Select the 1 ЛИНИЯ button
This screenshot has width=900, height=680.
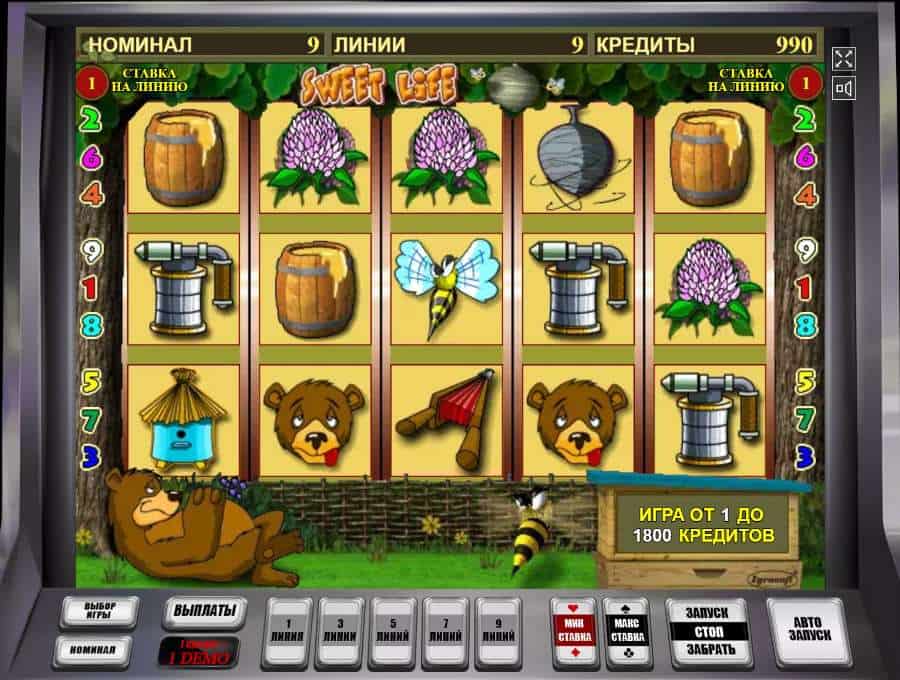pos(287,631)
